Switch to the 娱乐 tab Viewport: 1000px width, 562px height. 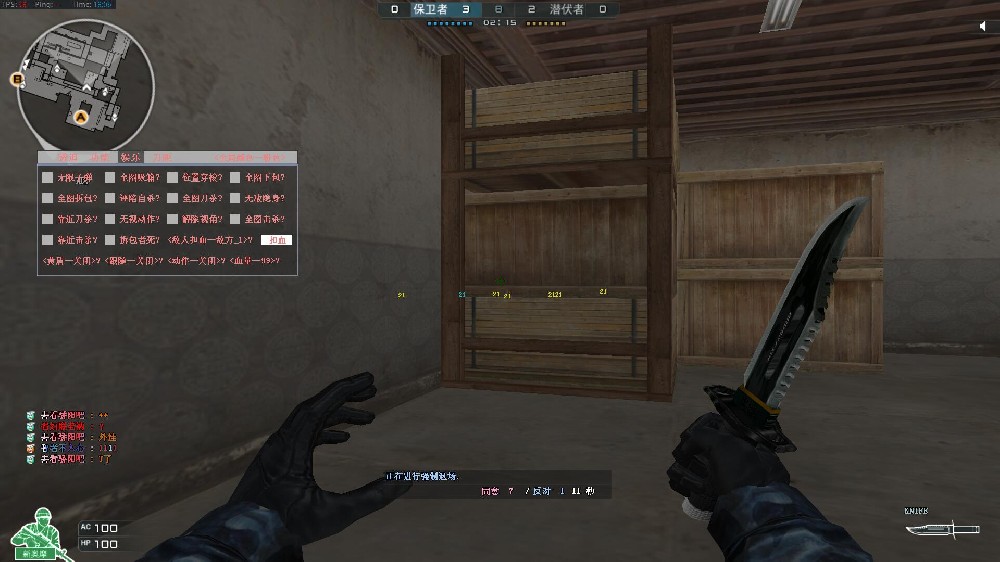point(129,157)
